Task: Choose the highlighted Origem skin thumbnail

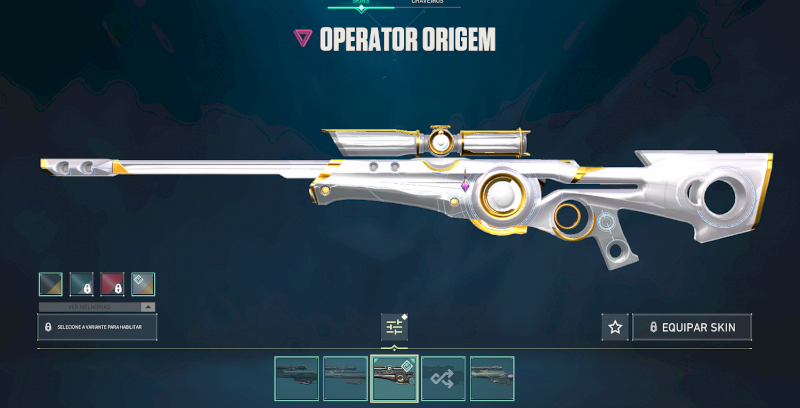Action: [394, 378]
